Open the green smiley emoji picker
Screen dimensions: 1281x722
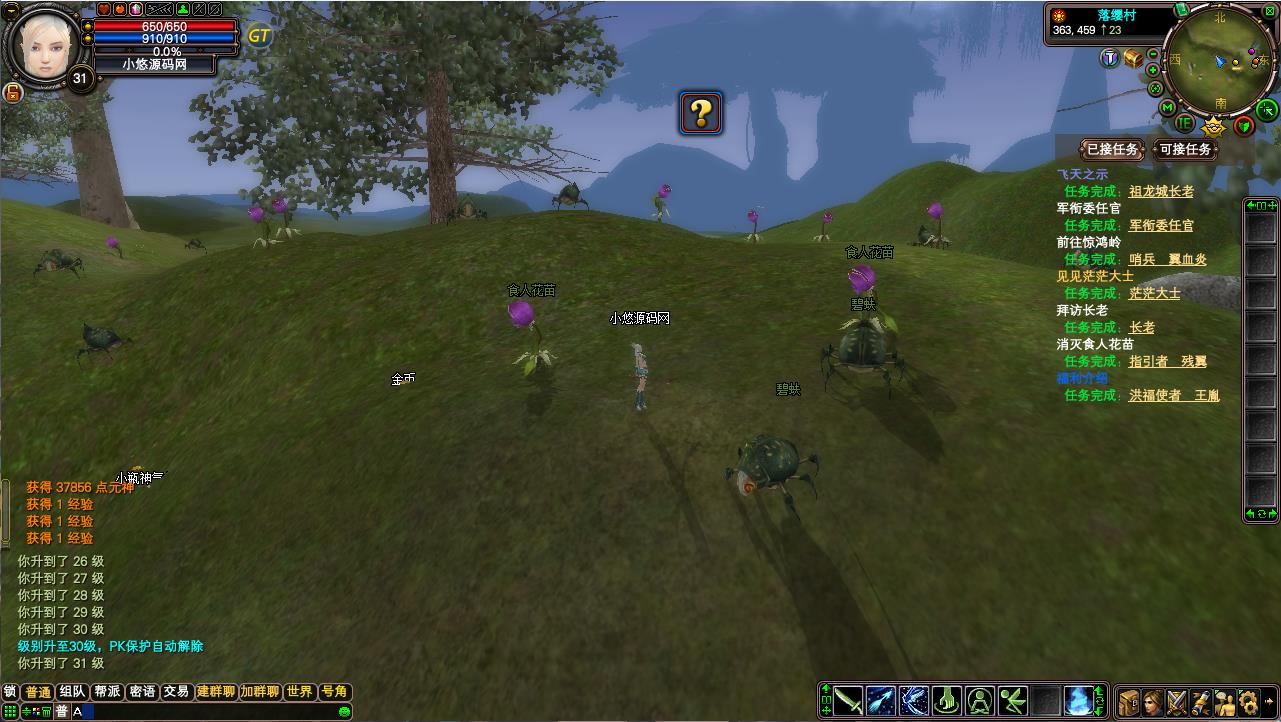click(x=345, y=711)
